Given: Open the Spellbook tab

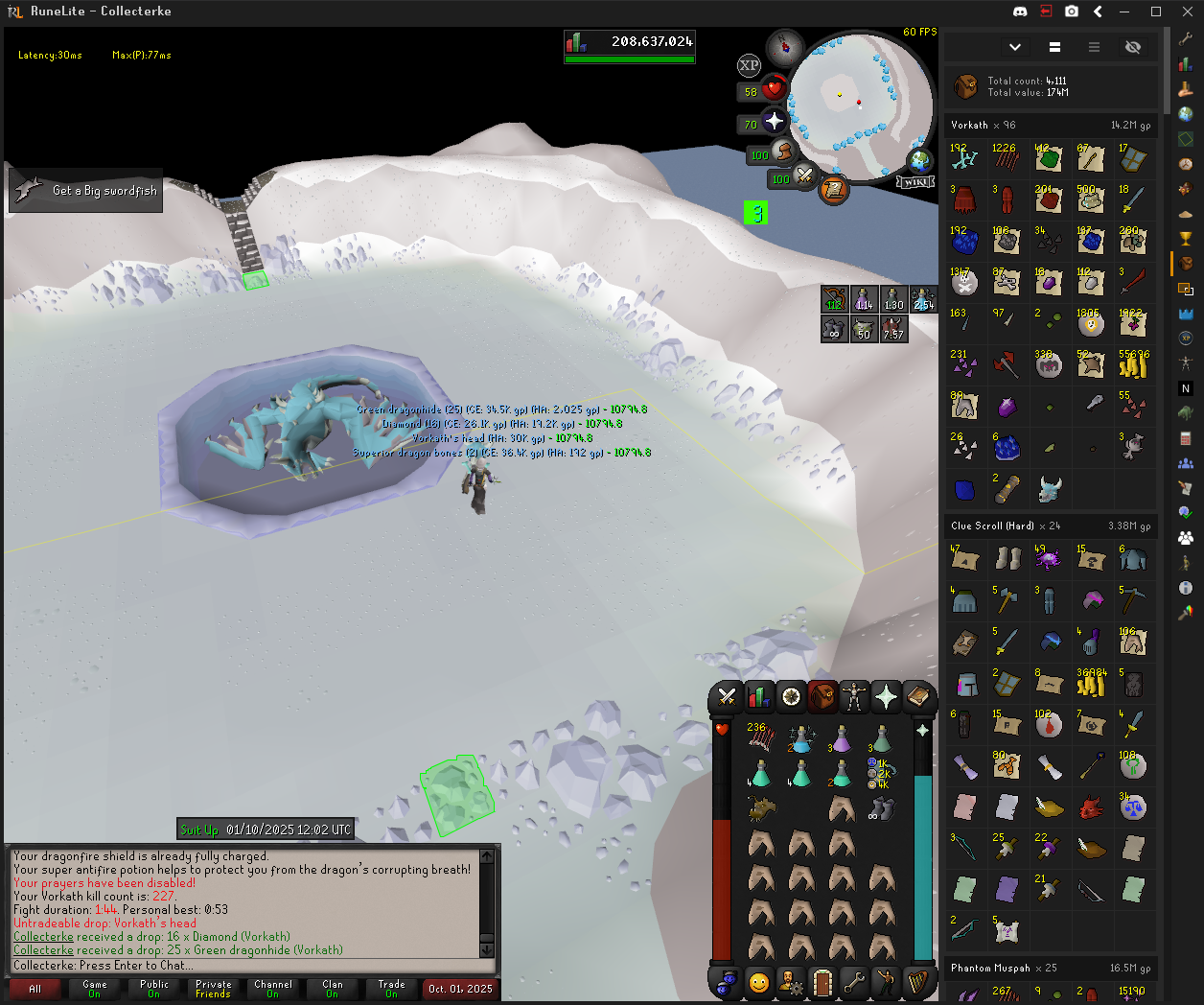Looking at the screenshot, I should [917, 697].
